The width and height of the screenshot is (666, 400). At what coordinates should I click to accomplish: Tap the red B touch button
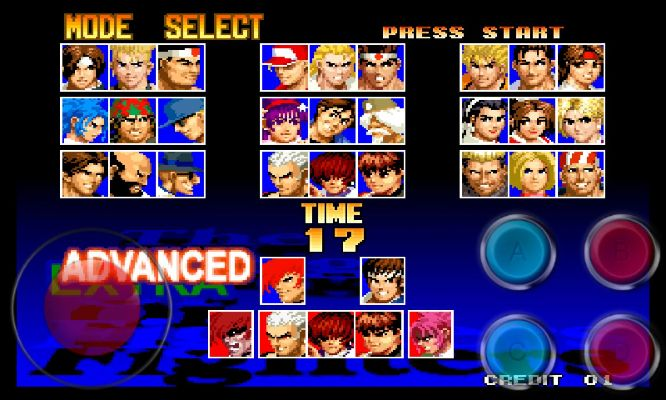(x=620, y=248)
